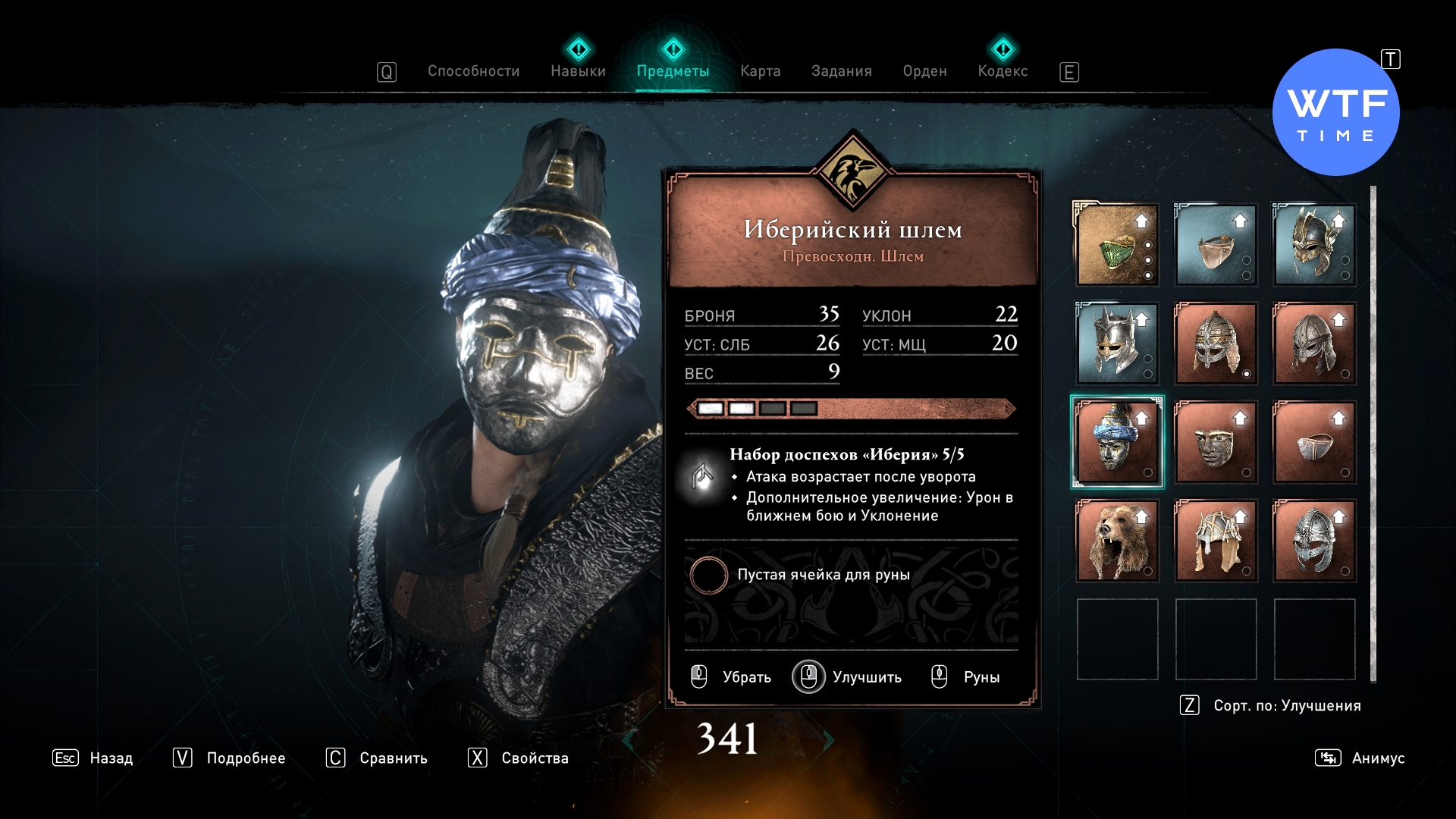Pick the bear head hood slot
This screenshot has height=819, width=1456.
pyautogui.click(x=1117, y=541)
